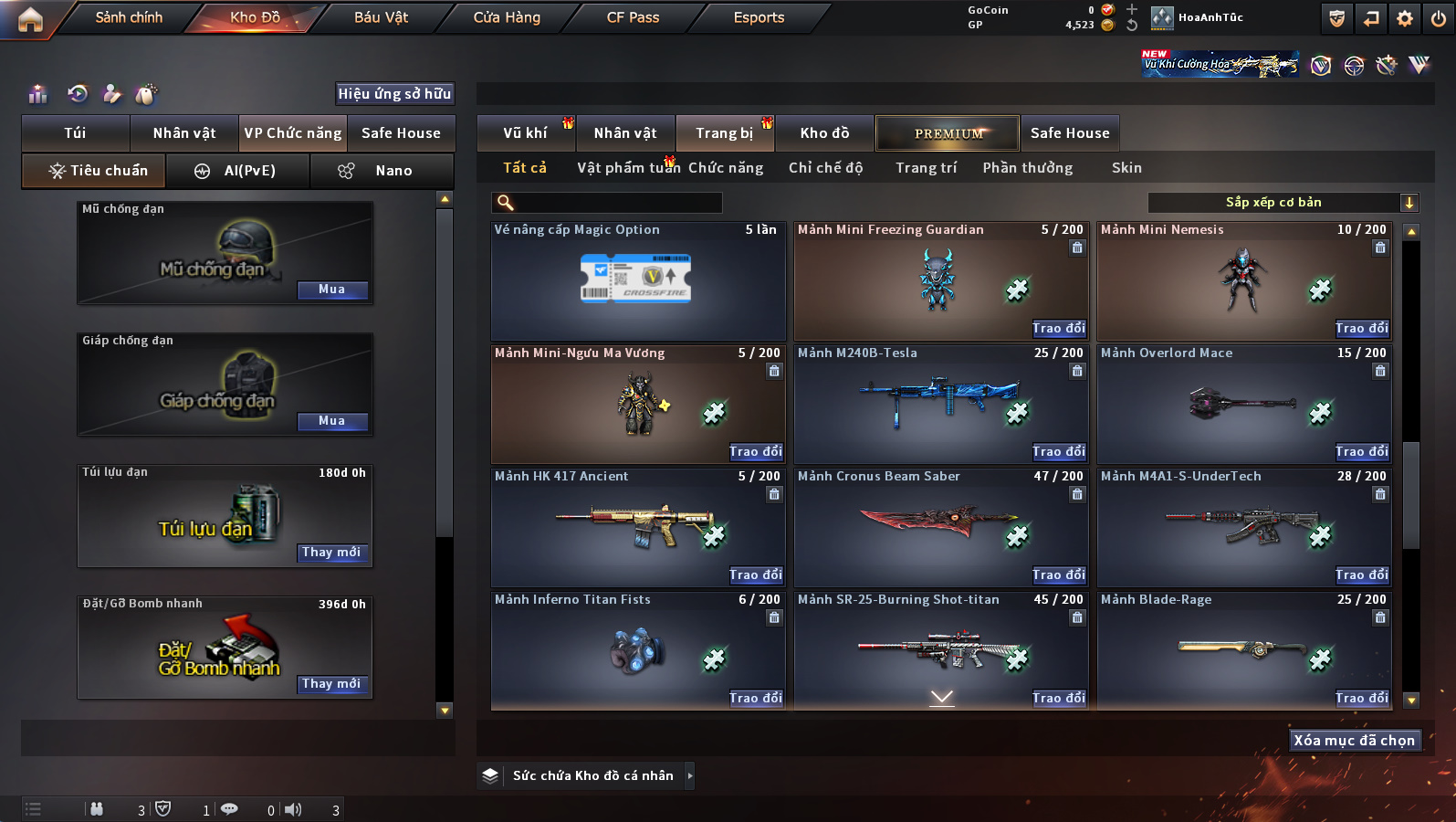Click the power exit icon

tap(1438, 18)
